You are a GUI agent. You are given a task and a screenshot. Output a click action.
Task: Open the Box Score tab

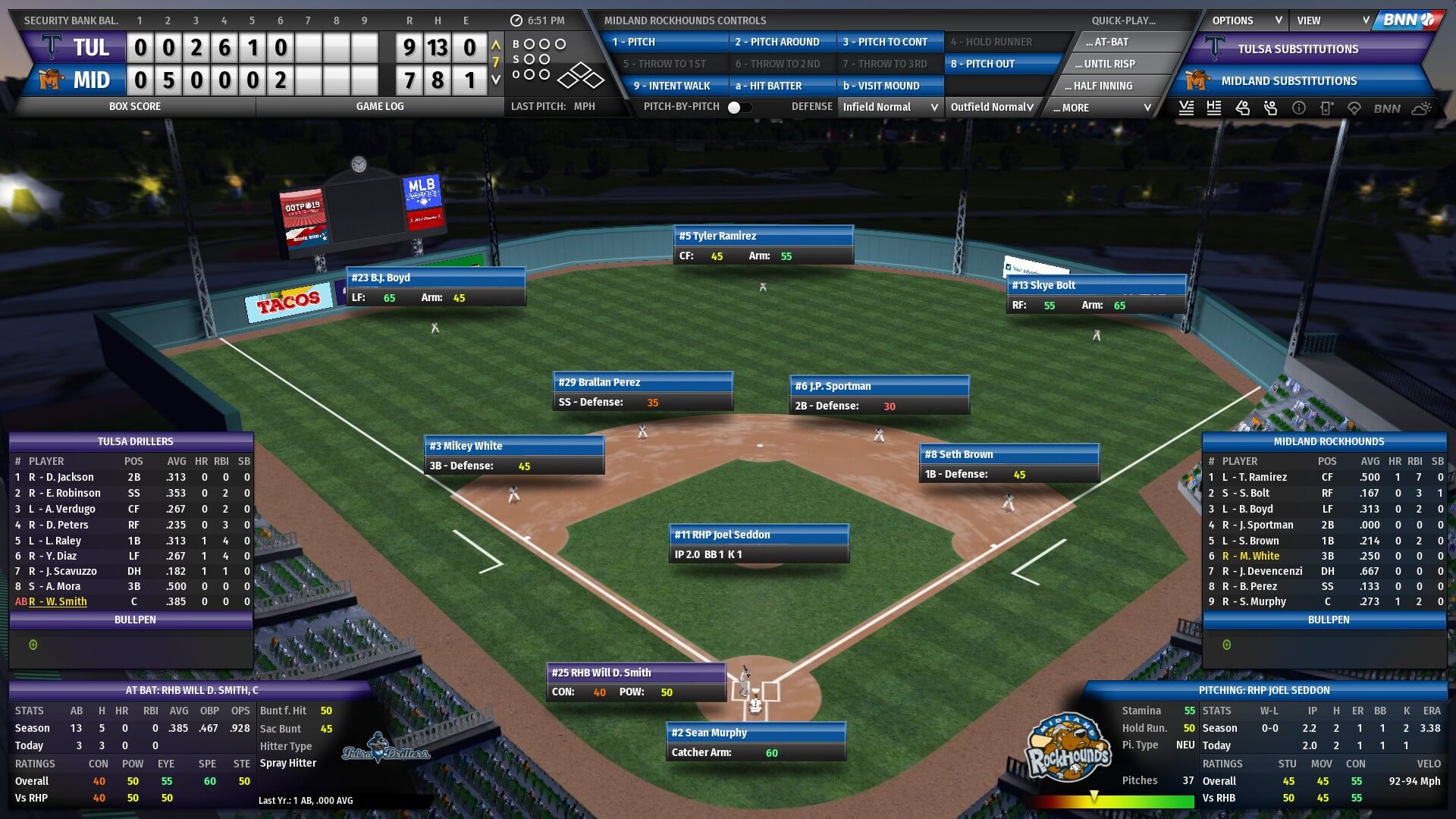(135, 107)
